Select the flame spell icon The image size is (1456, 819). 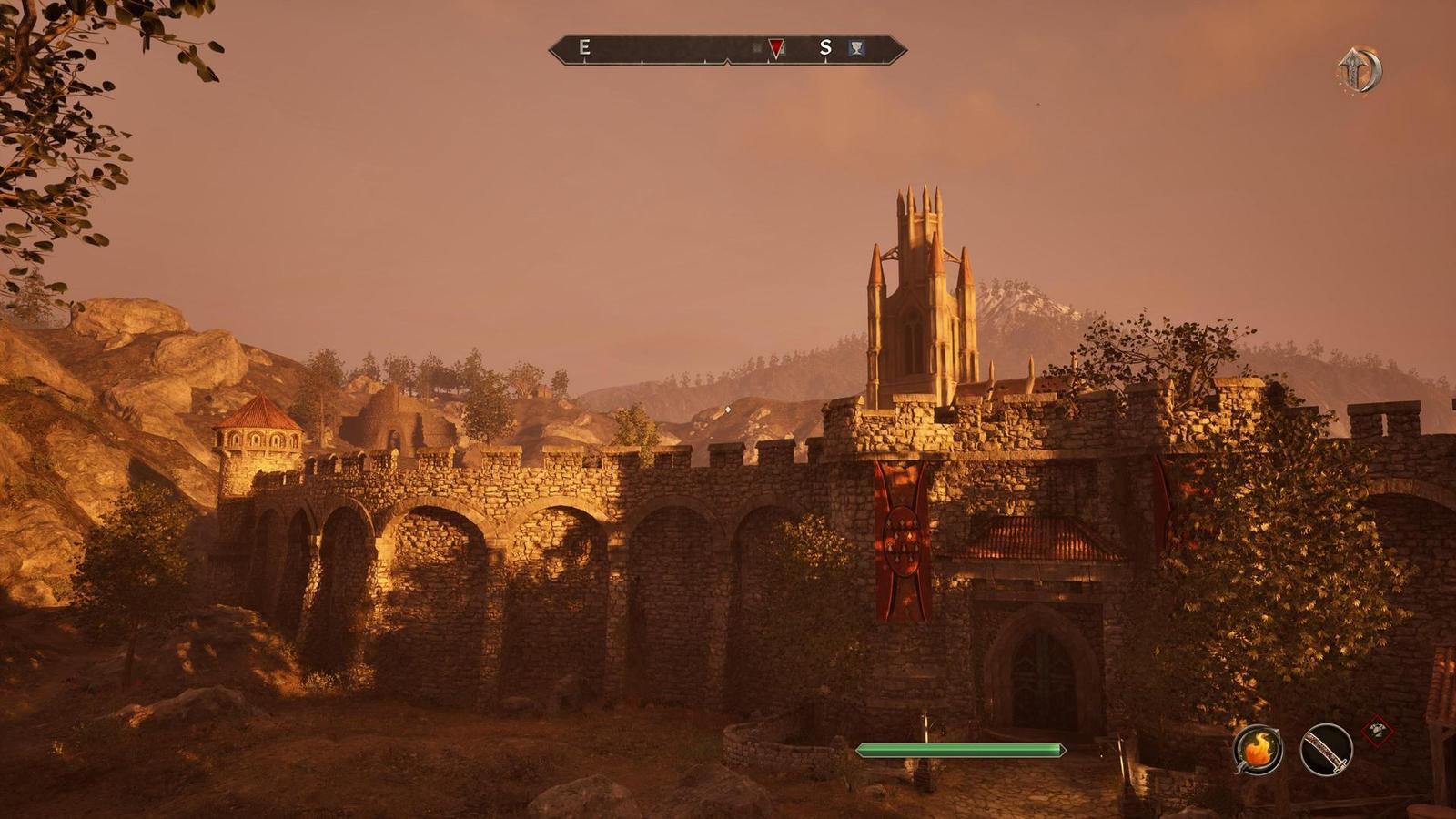coord(1258,750)
